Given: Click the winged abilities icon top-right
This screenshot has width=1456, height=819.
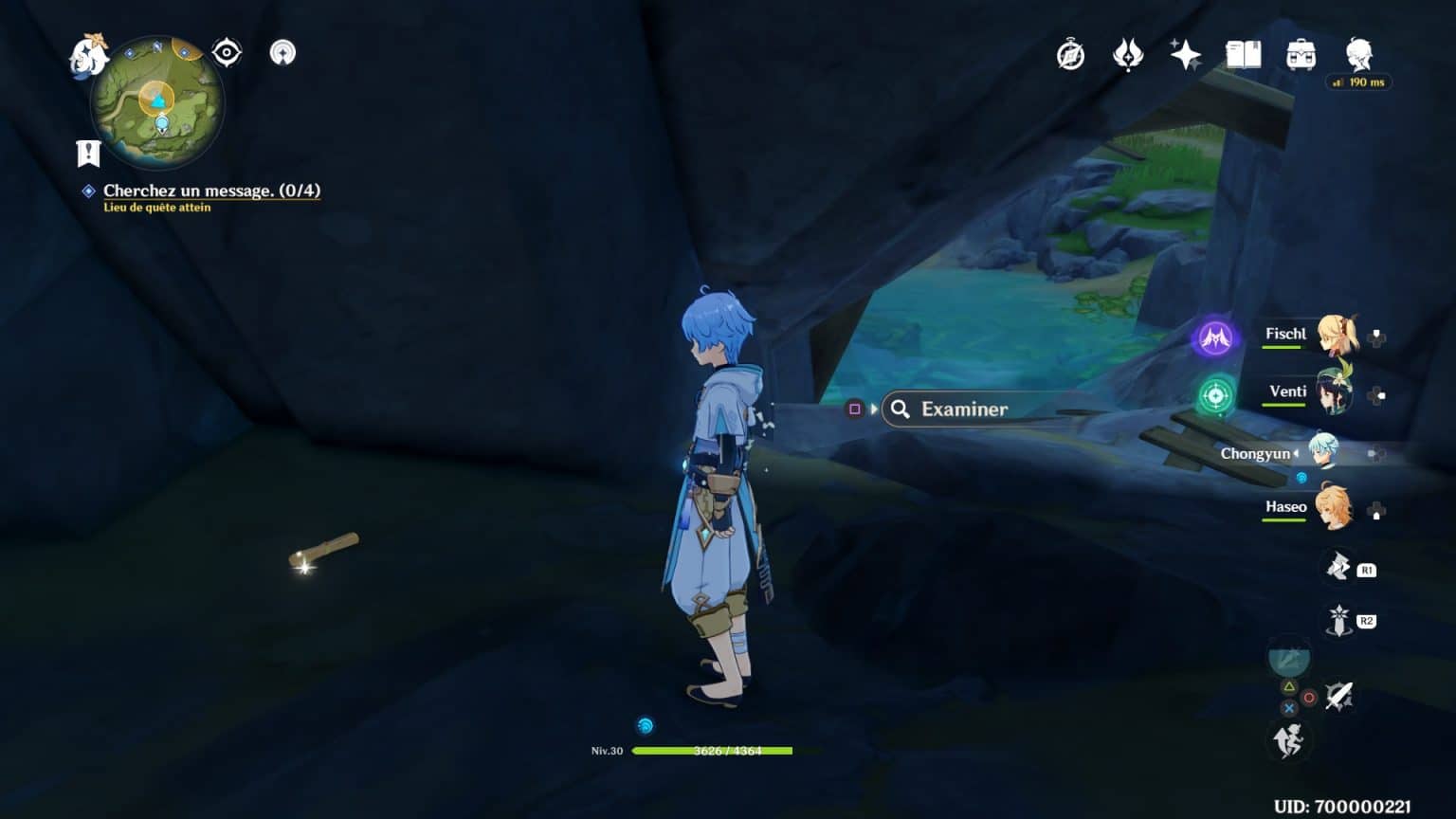Looking at the screenshot, I should coord(1127,55).
